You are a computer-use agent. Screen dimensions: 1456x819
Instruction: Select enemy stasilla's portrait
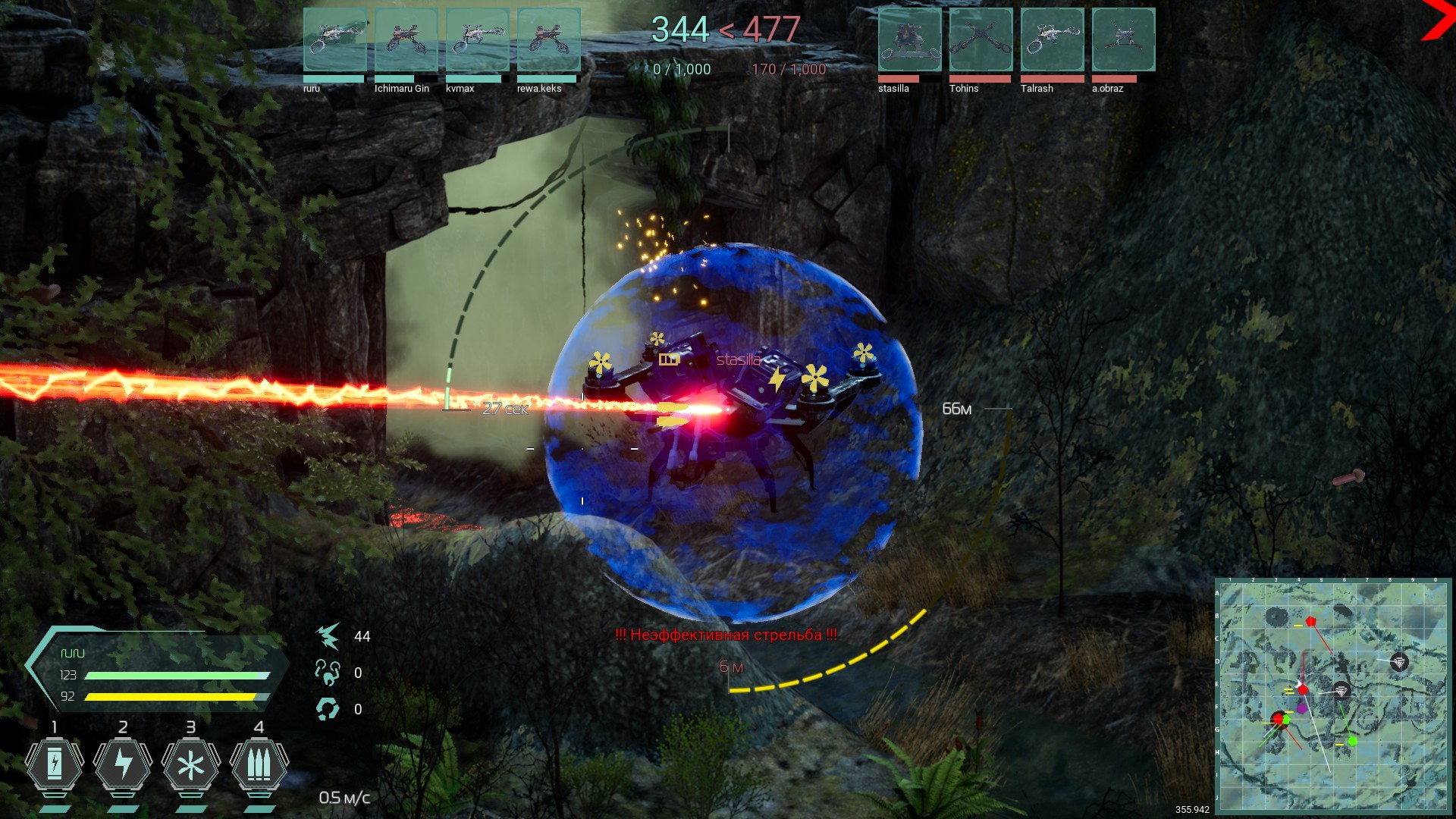coord(909,40)
